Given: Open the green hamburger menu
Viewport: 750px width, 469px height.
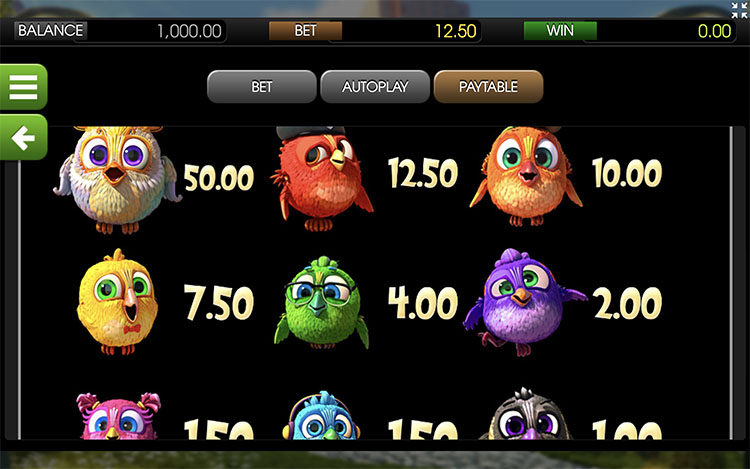Looking at the screenshot, I should coord(22,87).
